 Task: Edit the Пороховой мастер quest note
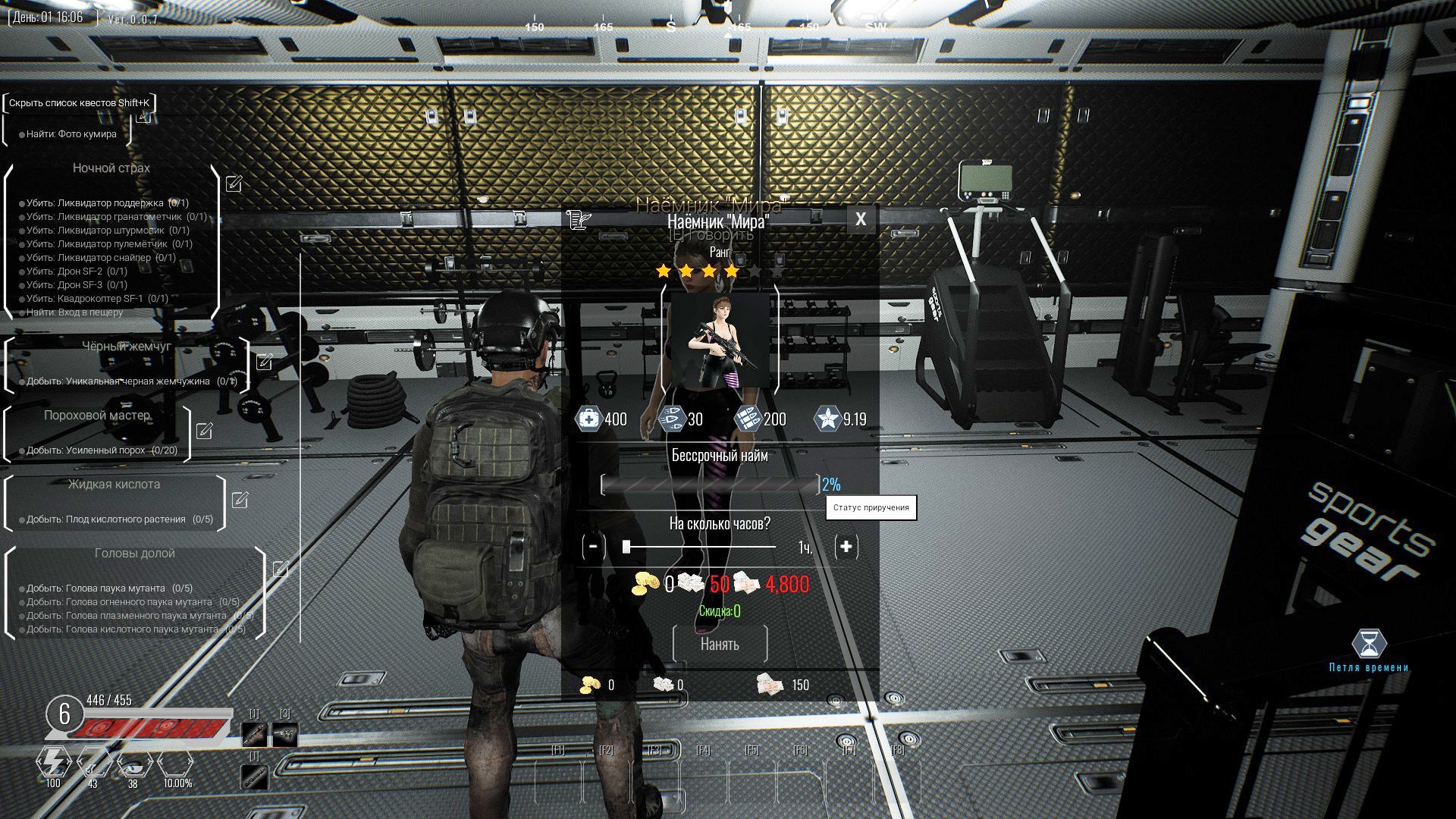coord(204,431)
